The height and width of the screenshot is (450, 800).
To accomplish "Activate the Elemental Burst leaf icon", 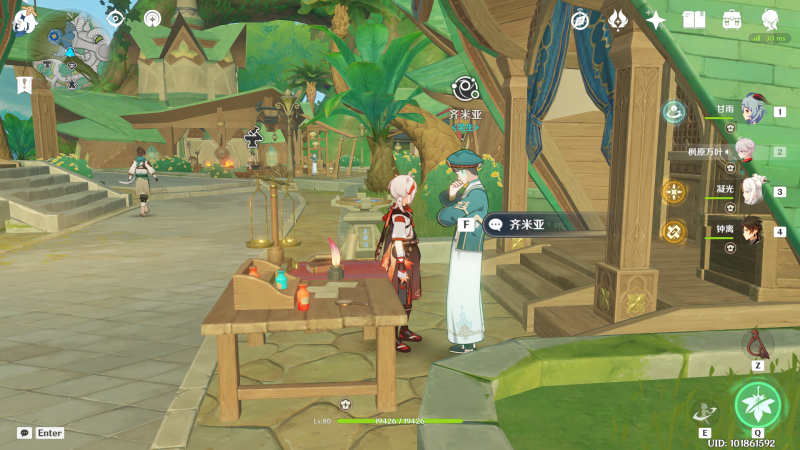I will point(758,404).
